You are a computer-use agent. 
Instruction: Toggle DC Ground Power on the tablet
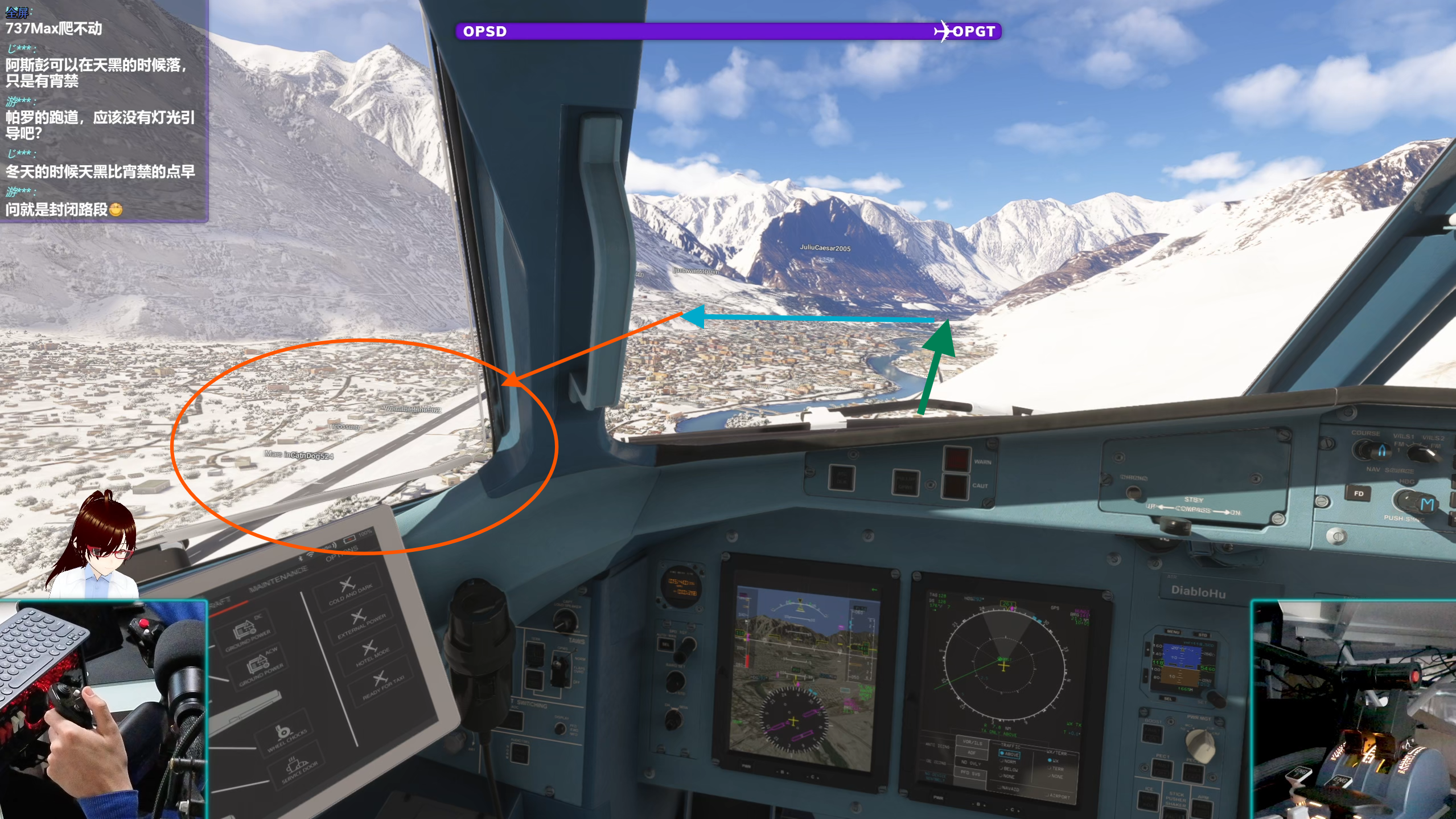point(247,633)
